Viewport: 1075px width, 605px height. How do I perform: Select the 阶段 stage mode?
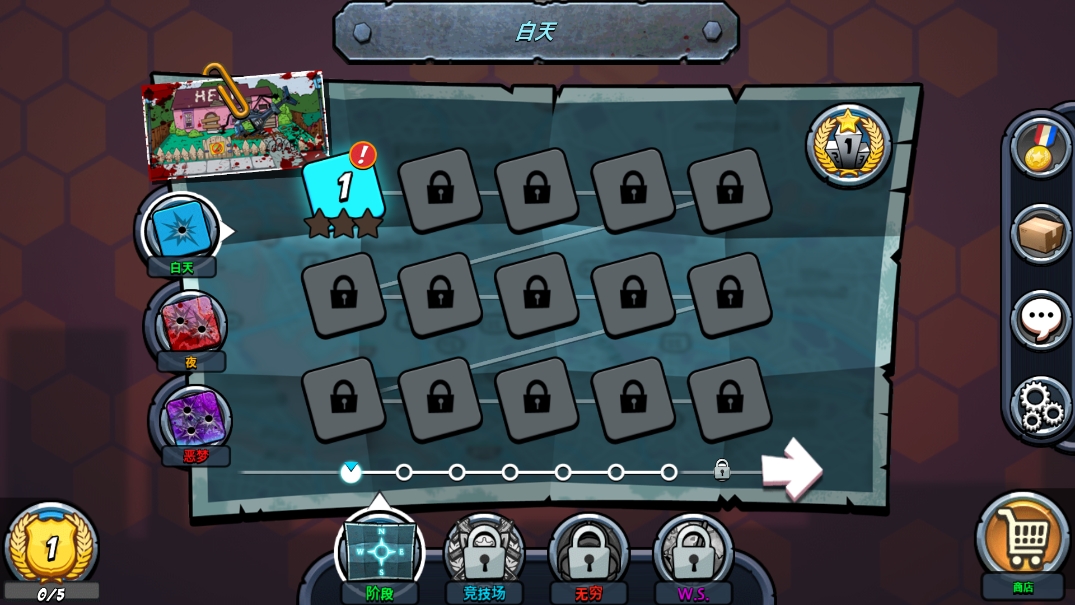coord(380,551)
